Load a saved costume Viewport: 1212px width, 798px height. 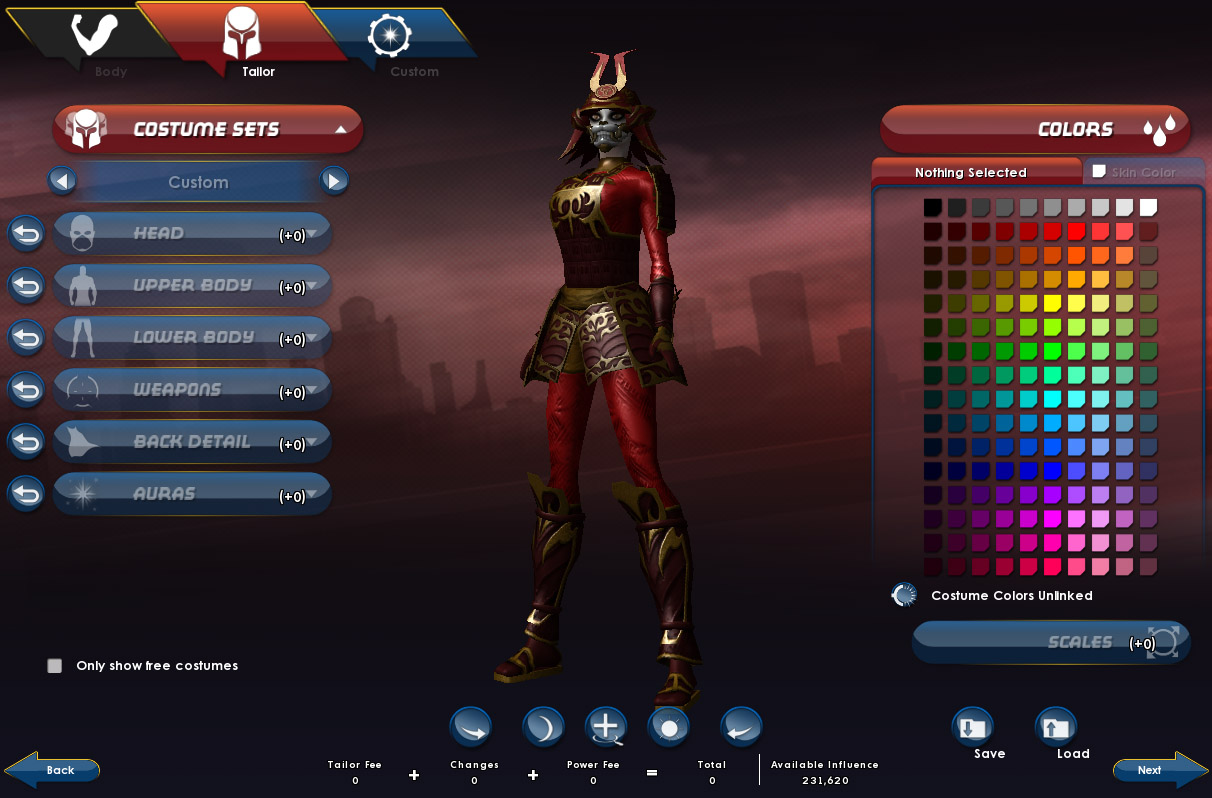coord(1055,729)
